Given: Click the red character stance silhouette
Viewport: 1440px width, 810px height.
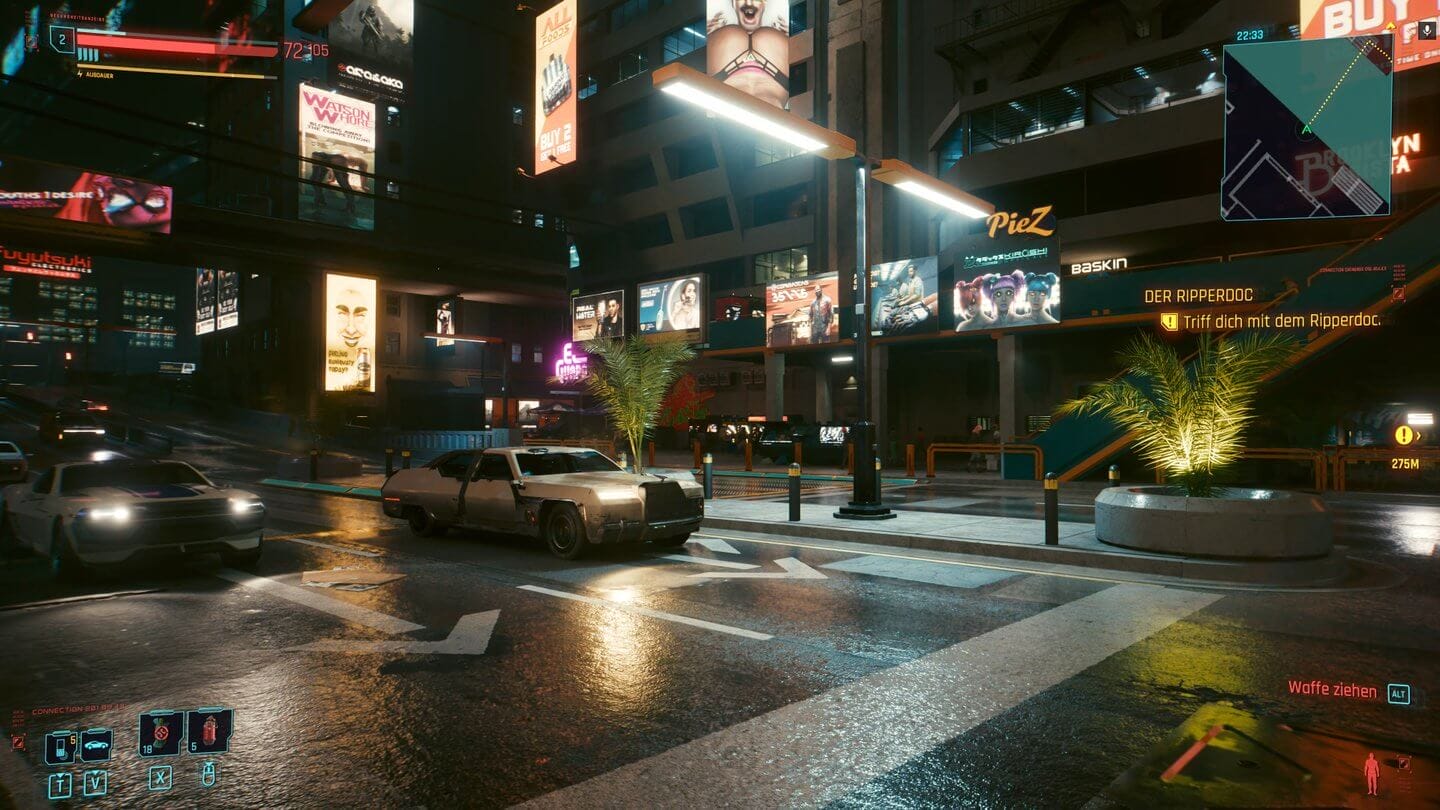Looking at the screenshot, I should point(1371,773).
